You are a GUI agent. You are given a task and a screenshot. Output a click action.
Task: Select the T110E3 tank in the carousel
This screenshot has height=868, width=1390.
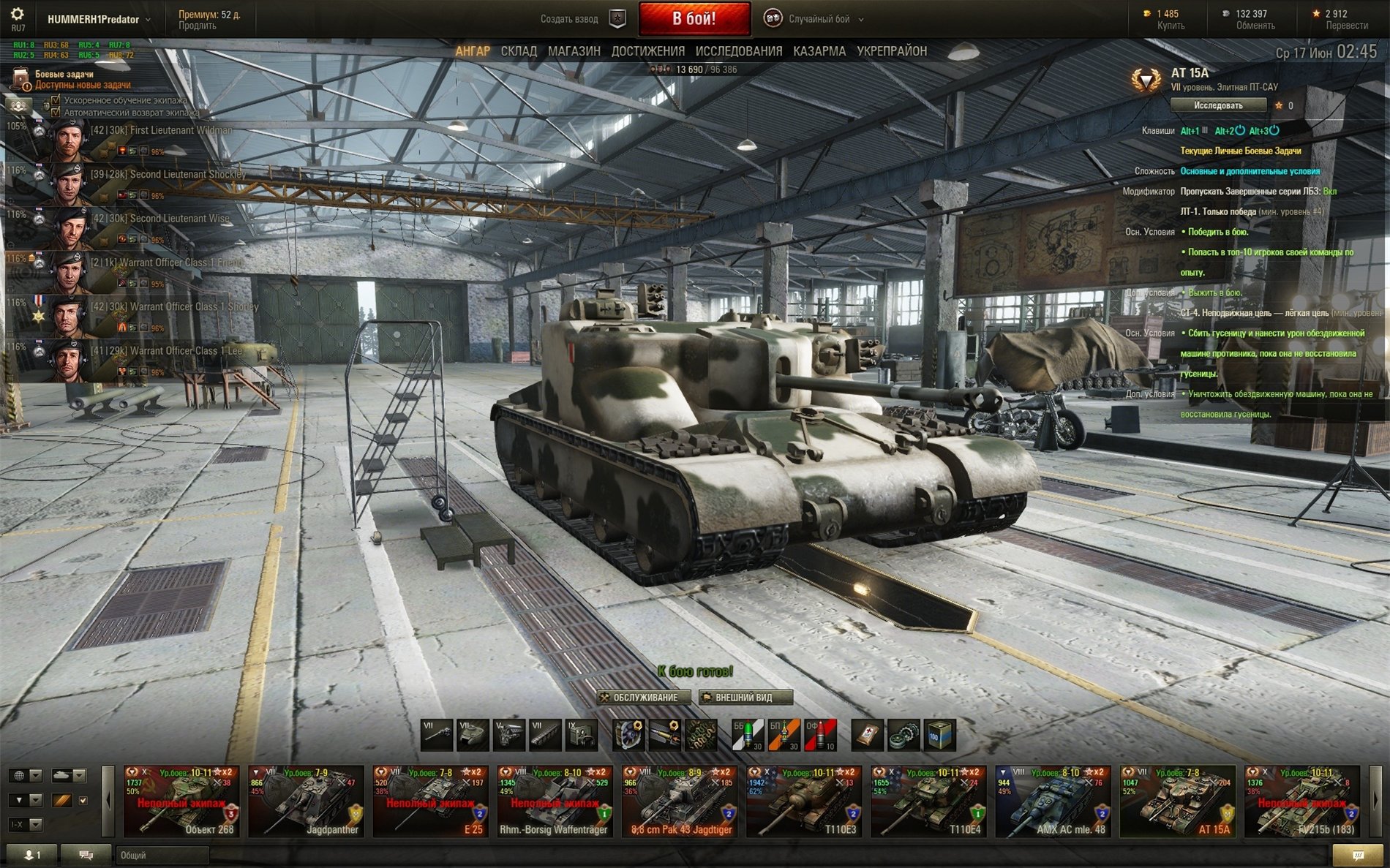[x=804, y=801]
